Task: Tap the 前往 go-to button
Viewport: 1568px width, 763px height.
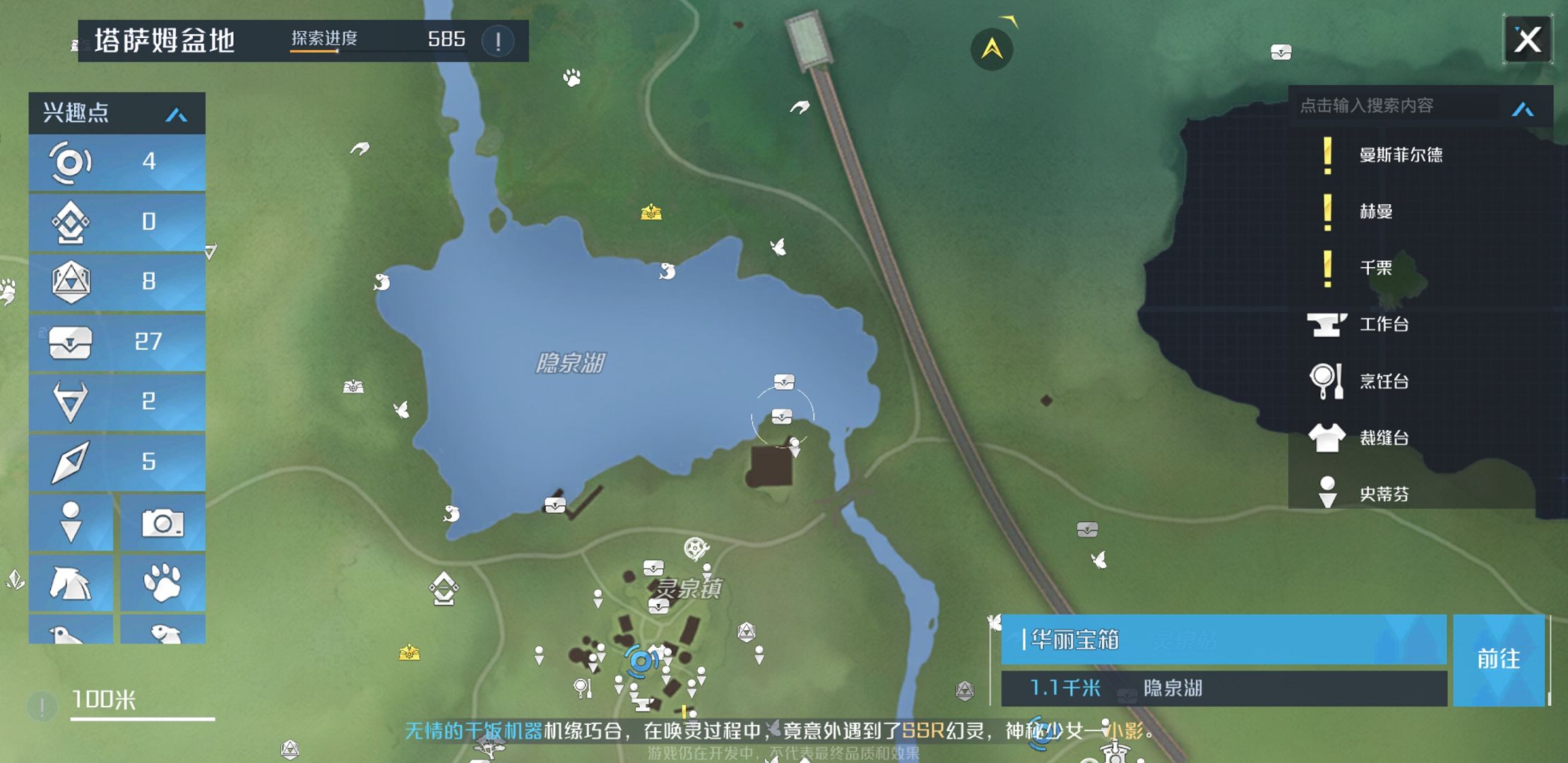Action: point(1498,659)
